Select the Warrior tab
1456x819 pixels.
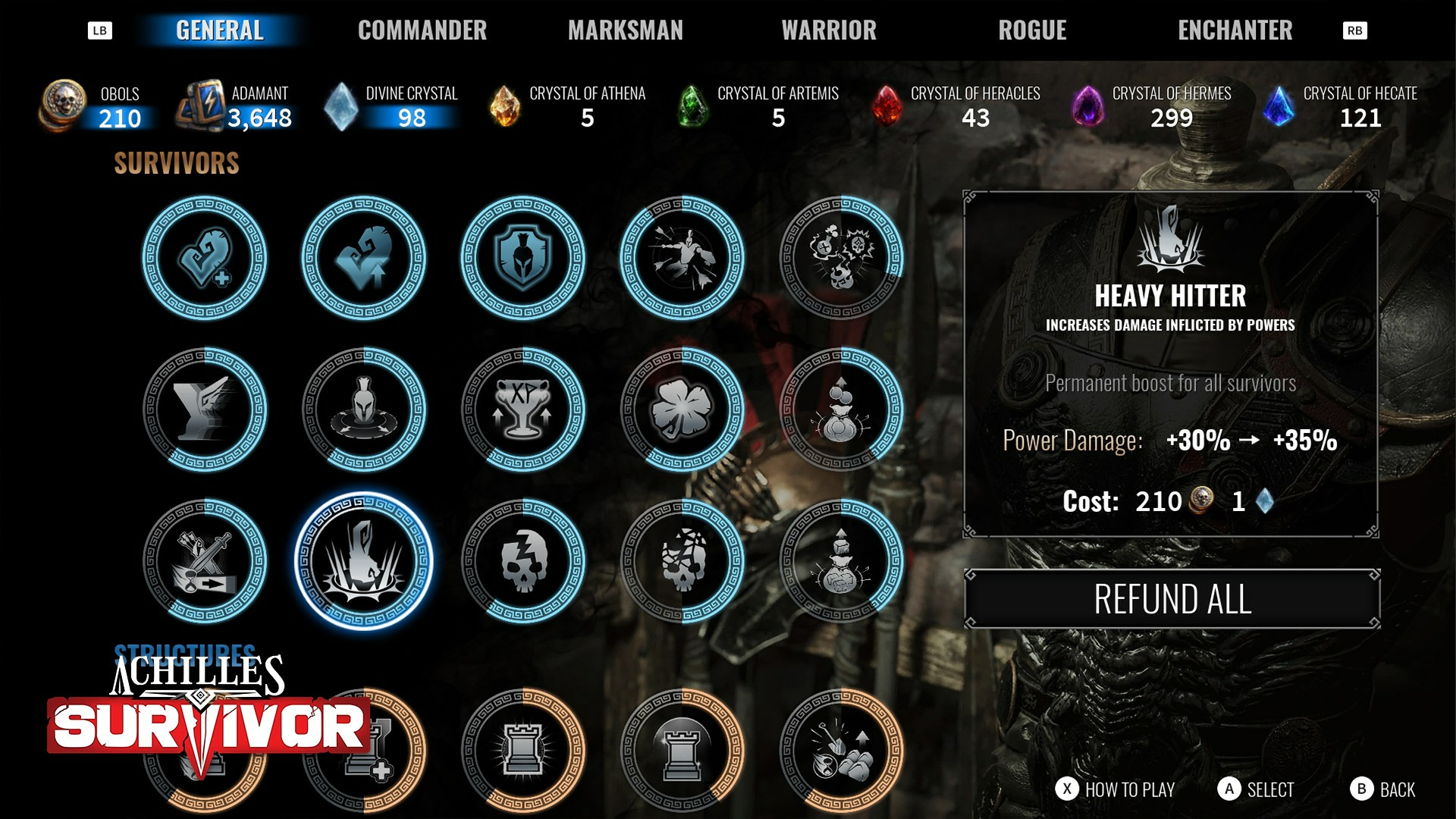[829, 30]
